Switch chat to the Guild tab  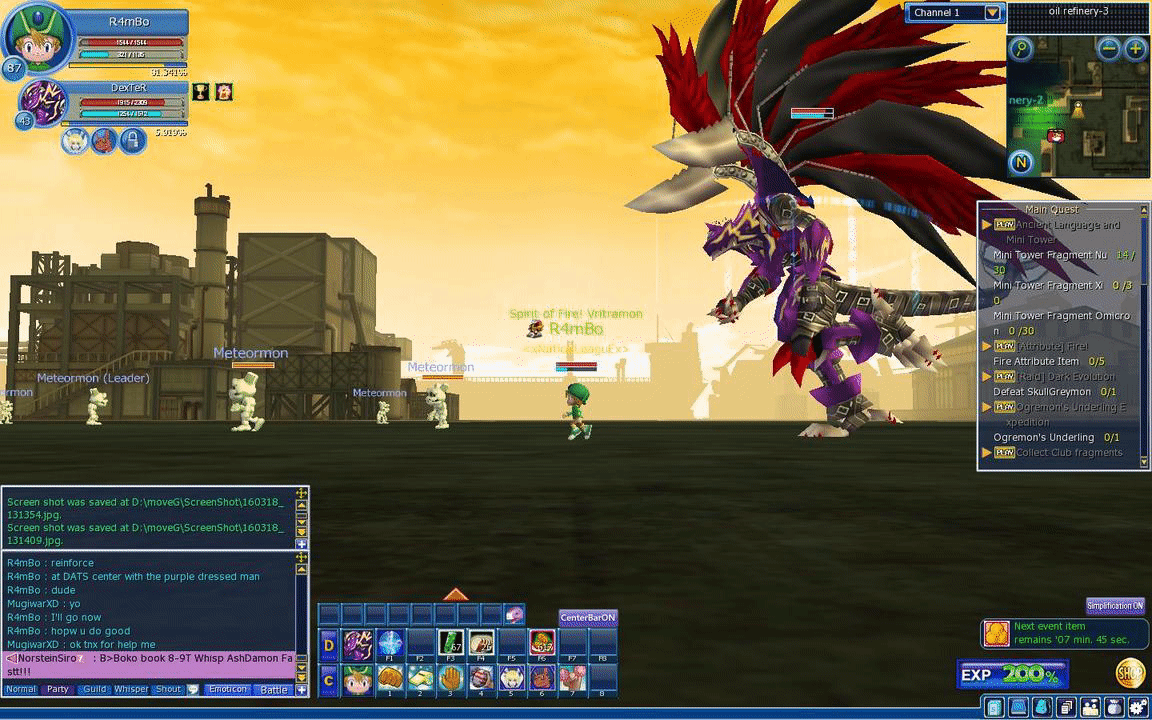(95, 689)
